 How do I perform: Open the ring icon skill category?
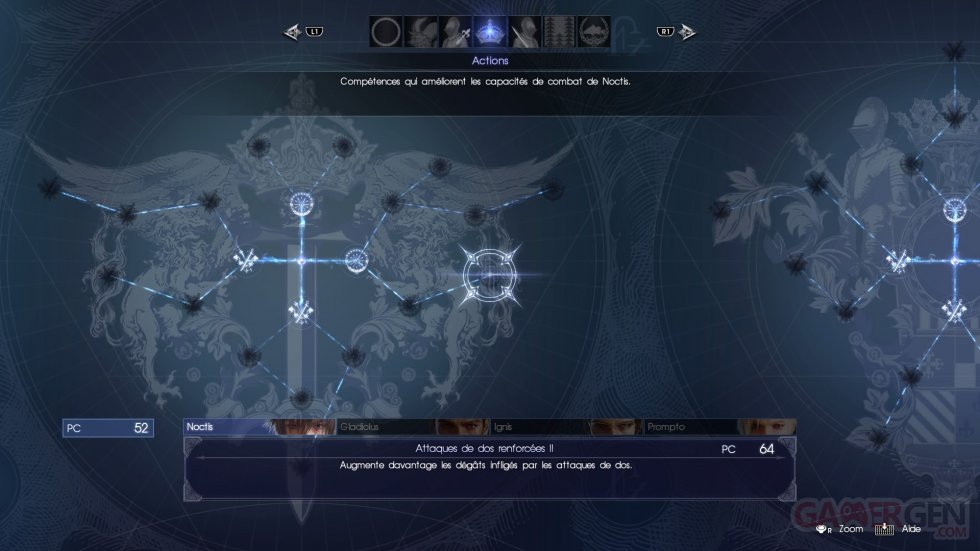point(385,32)
